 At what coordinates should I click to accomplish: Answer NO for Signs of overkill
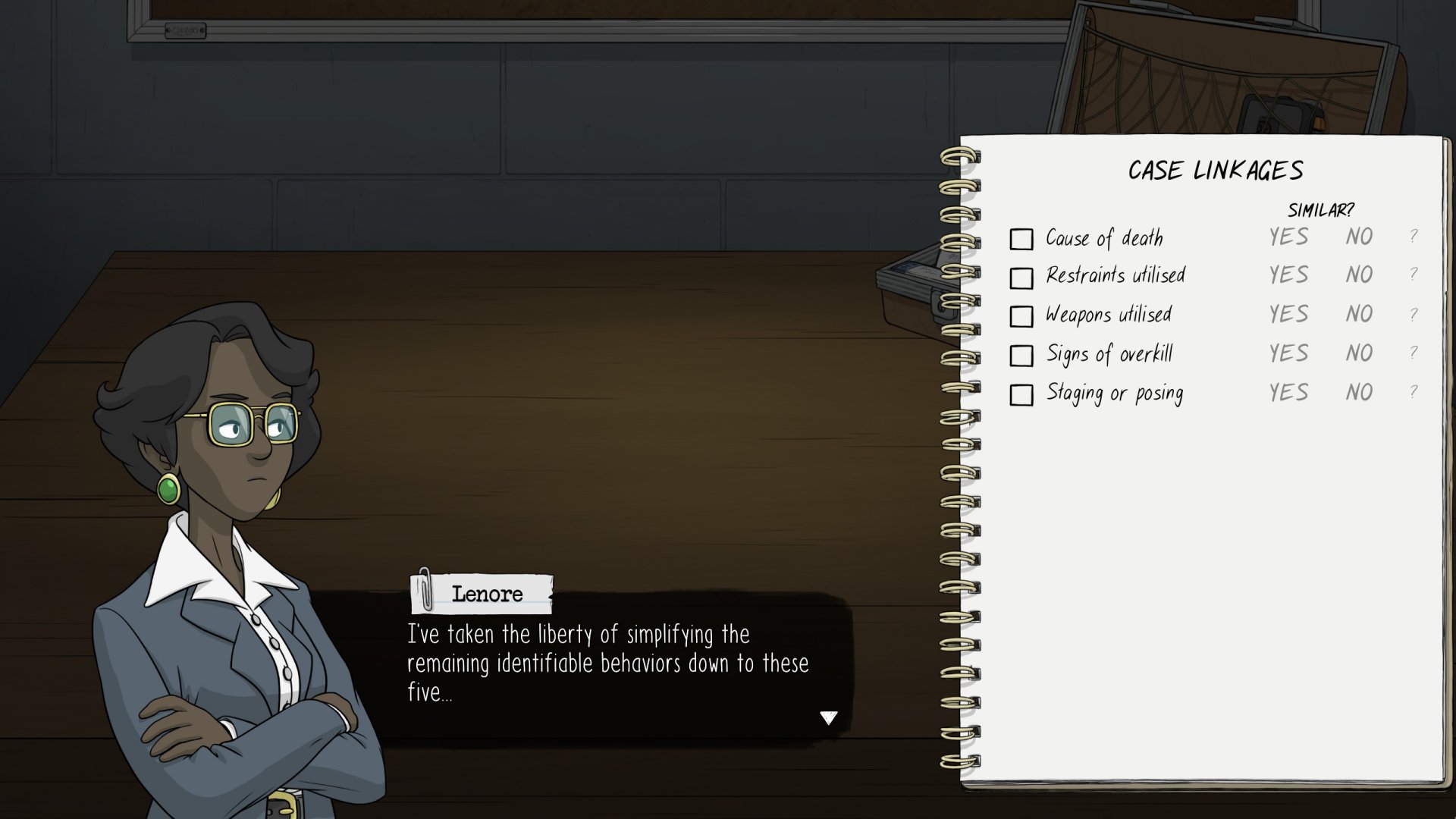(1359, 353)
